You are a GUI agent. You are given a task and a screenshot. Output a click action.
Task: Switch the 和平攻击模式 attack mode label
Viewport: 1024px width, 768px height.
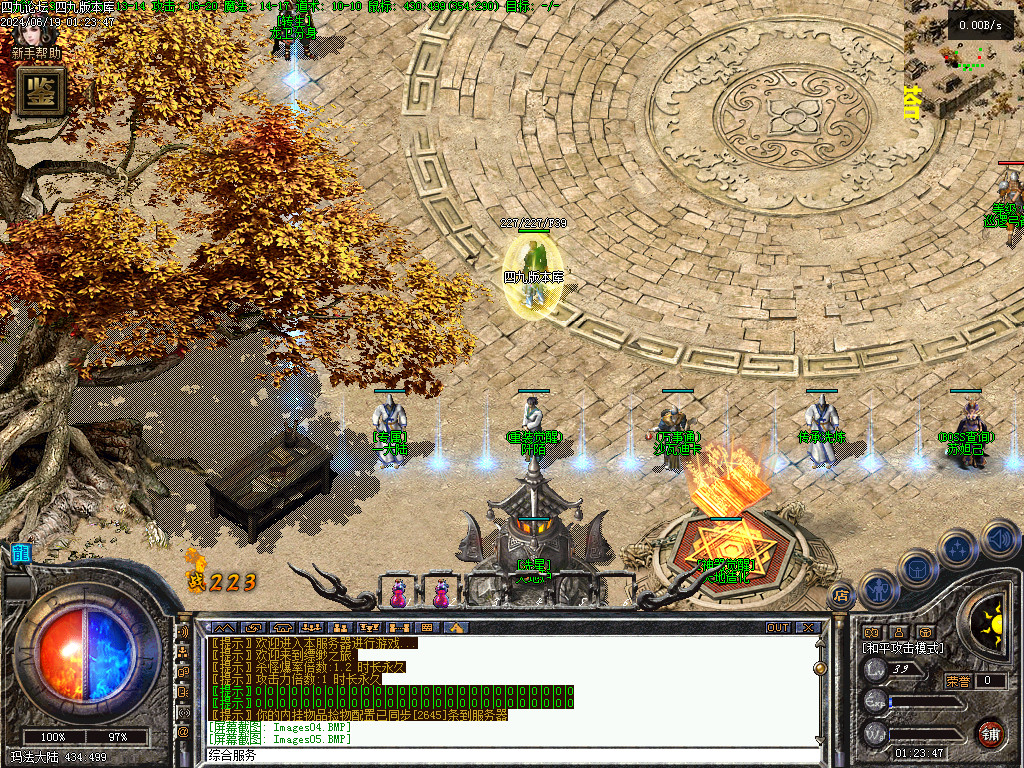click(903, 648)
